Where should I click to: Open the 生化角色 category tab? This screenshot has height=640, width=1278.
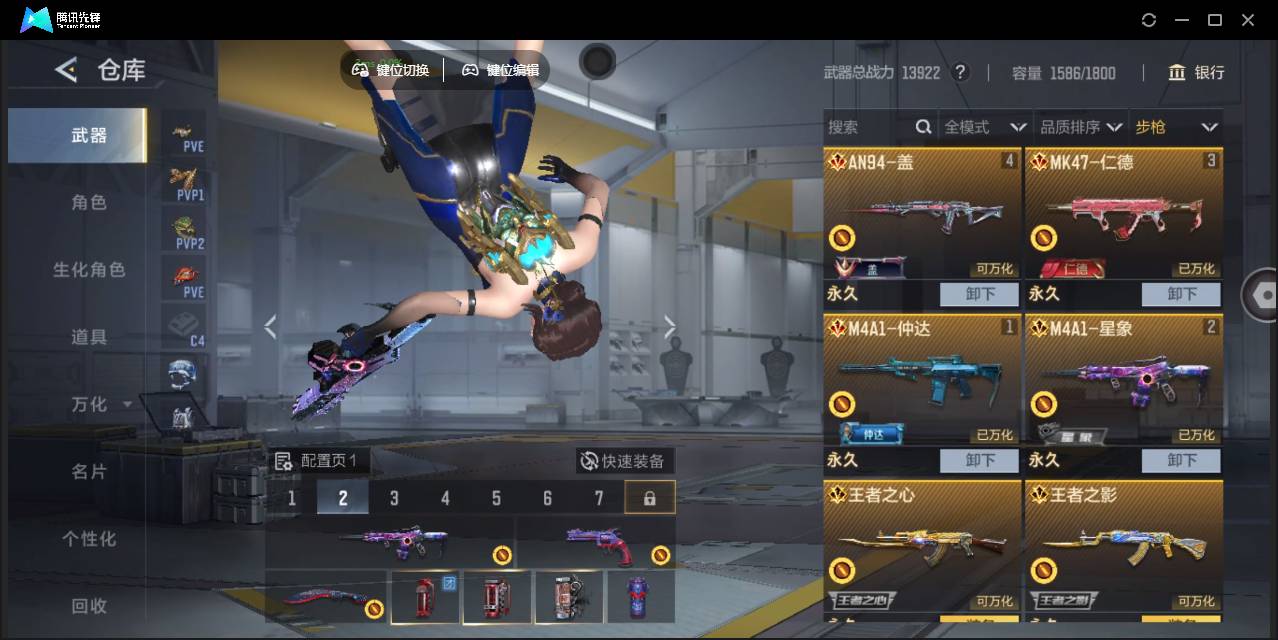pyautogui.click(x=89, y=270)
